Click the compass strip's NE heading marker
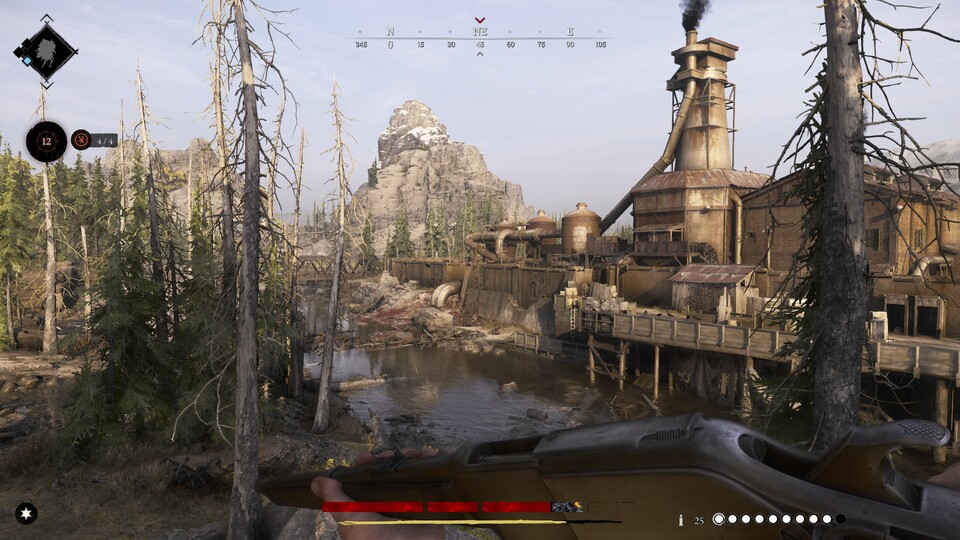 [480, 32]
